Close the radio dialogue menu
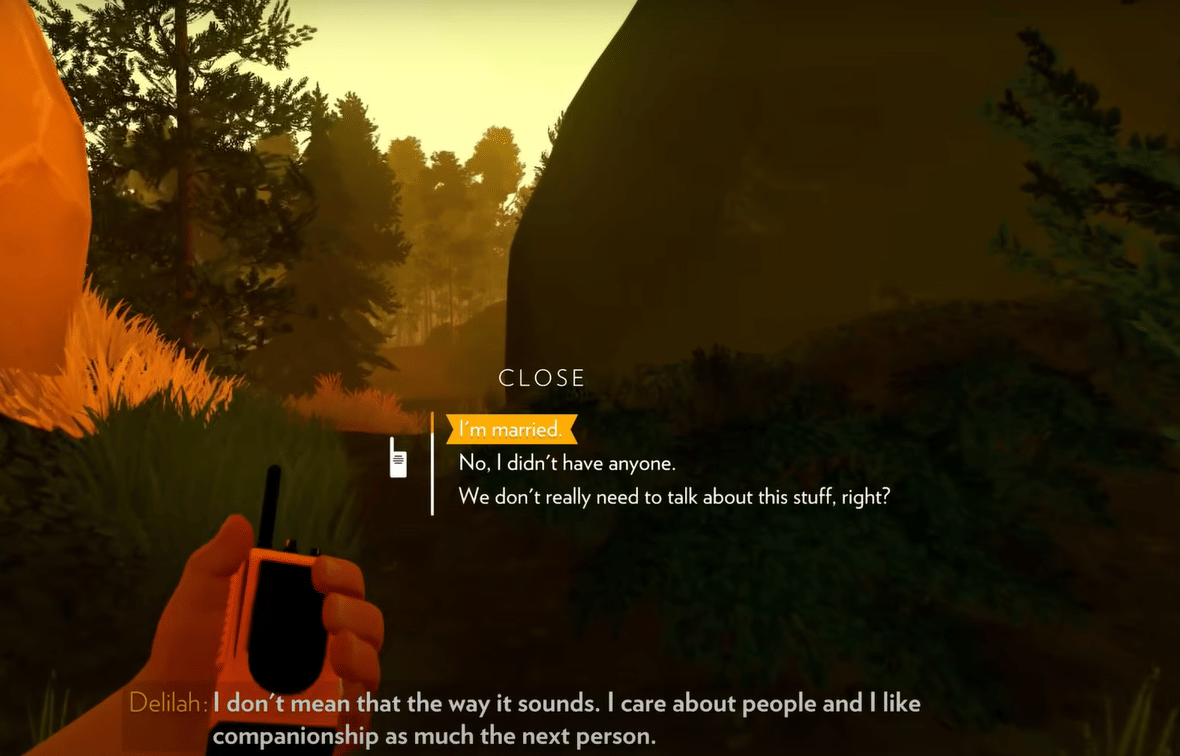The image size is (1180, 756). (542, 378)
